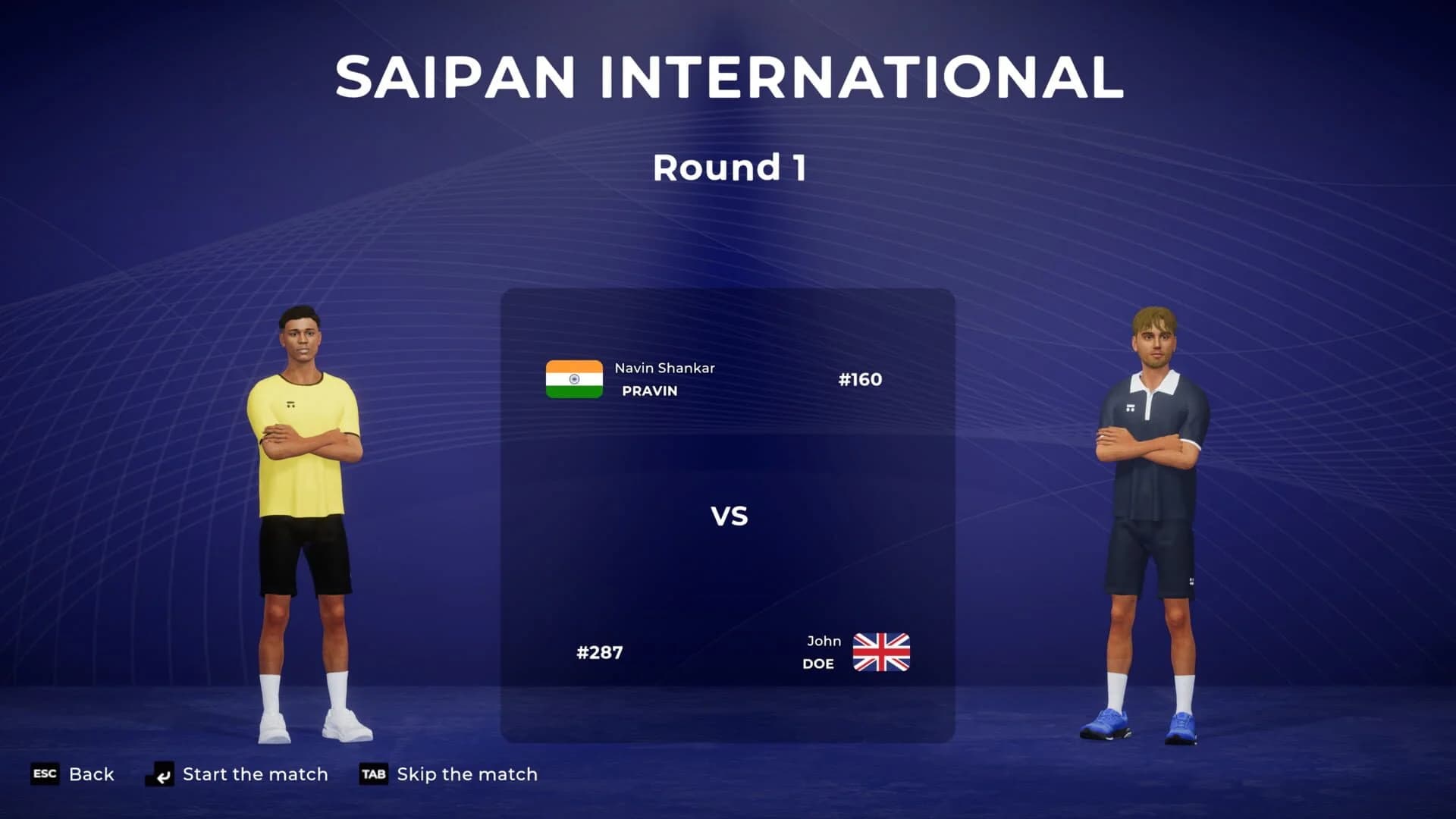Viewport: 1456px width, 819px height.
Task: Click Navin Shankar's ranking badge #160
Action: pos(861,380)
